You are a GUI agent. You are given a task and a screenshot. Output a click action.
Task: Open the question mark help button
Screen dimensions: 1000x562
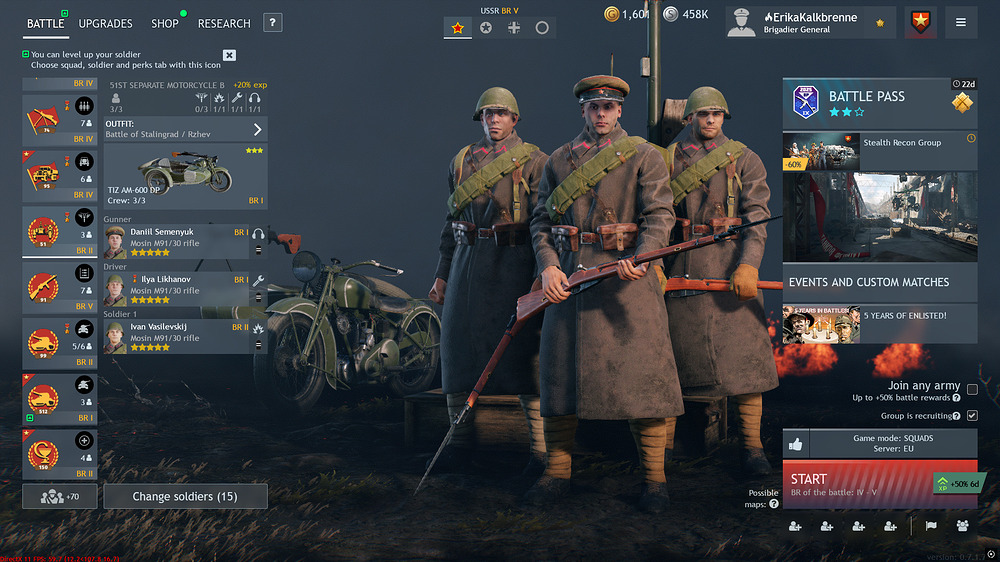[x=273, y=23]
